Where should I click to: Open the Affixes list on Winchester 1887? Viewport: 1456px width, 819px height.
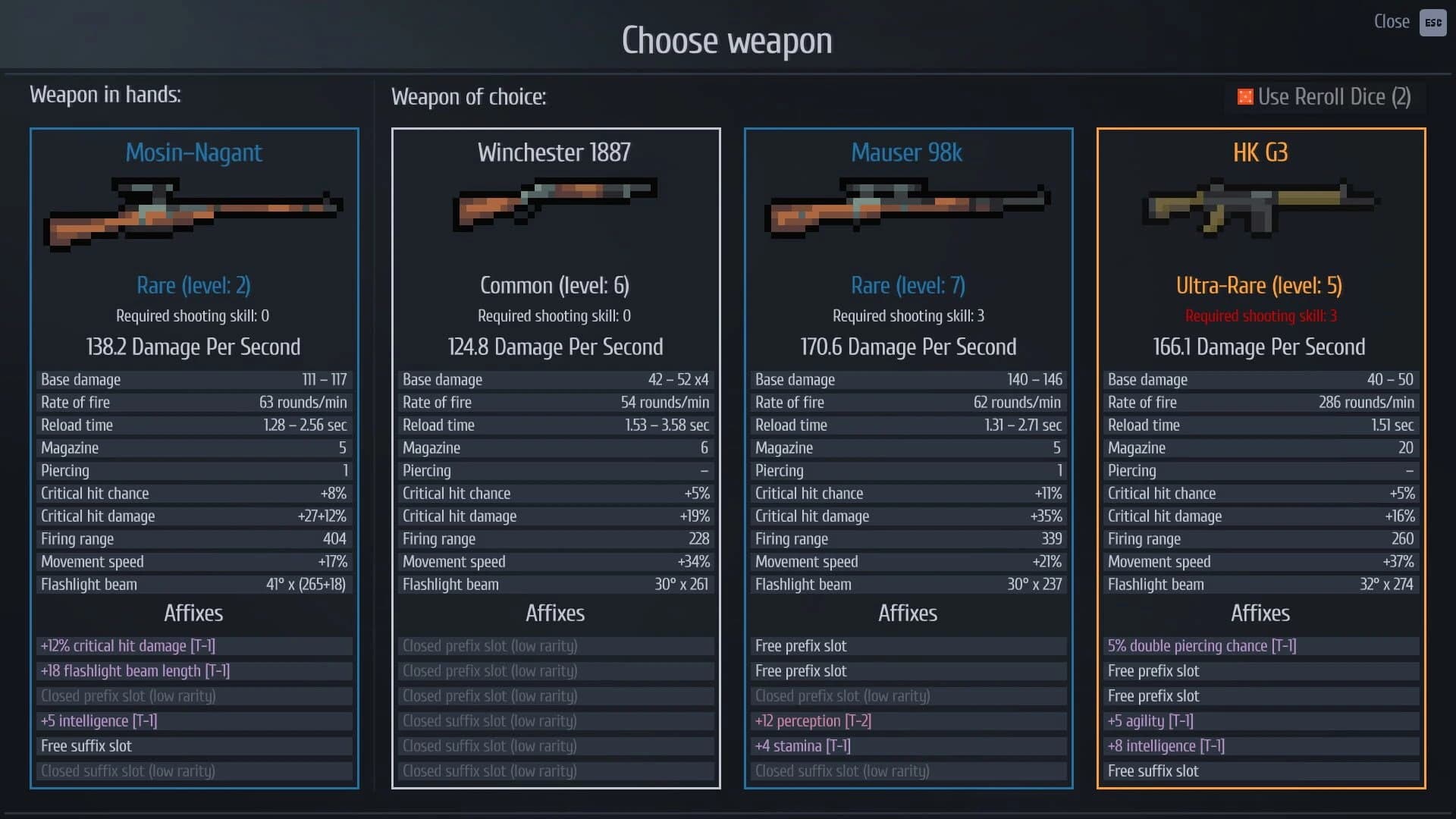(x=555, y=613)
